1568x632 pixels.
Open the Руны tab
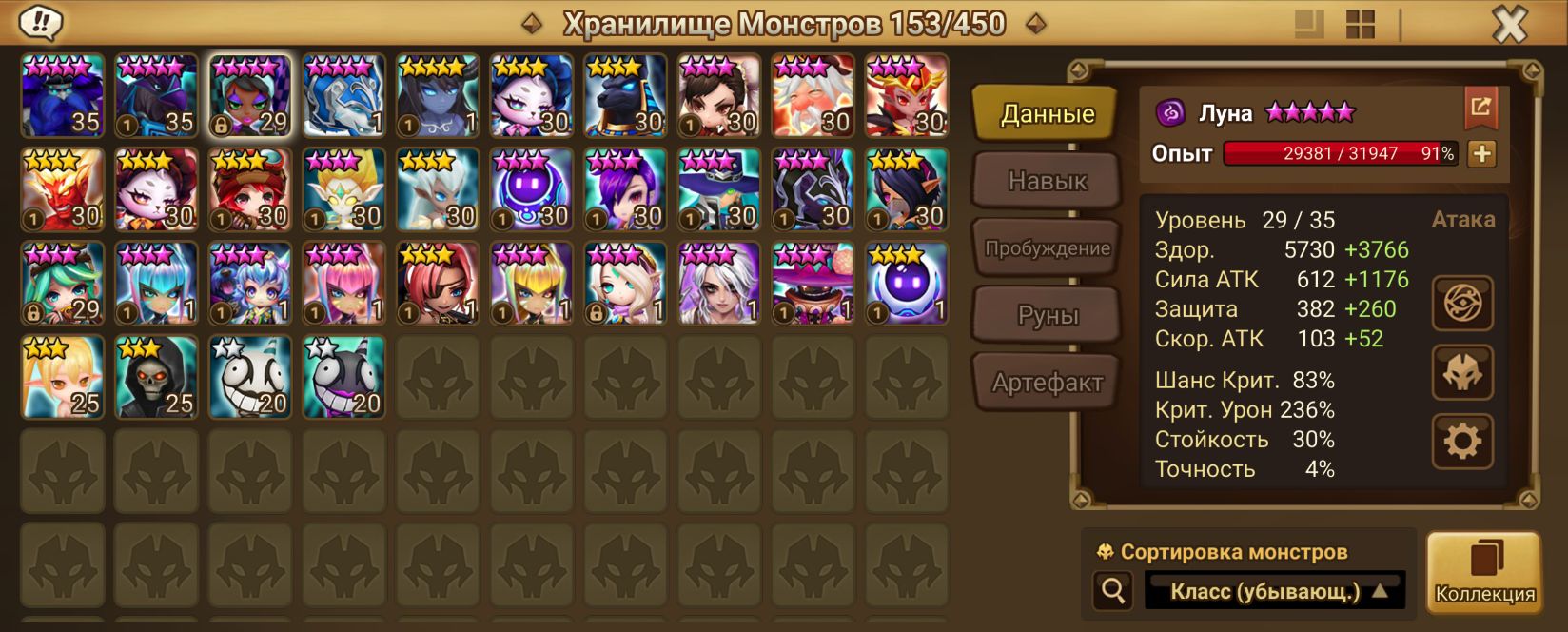(x=1047, y=315)
